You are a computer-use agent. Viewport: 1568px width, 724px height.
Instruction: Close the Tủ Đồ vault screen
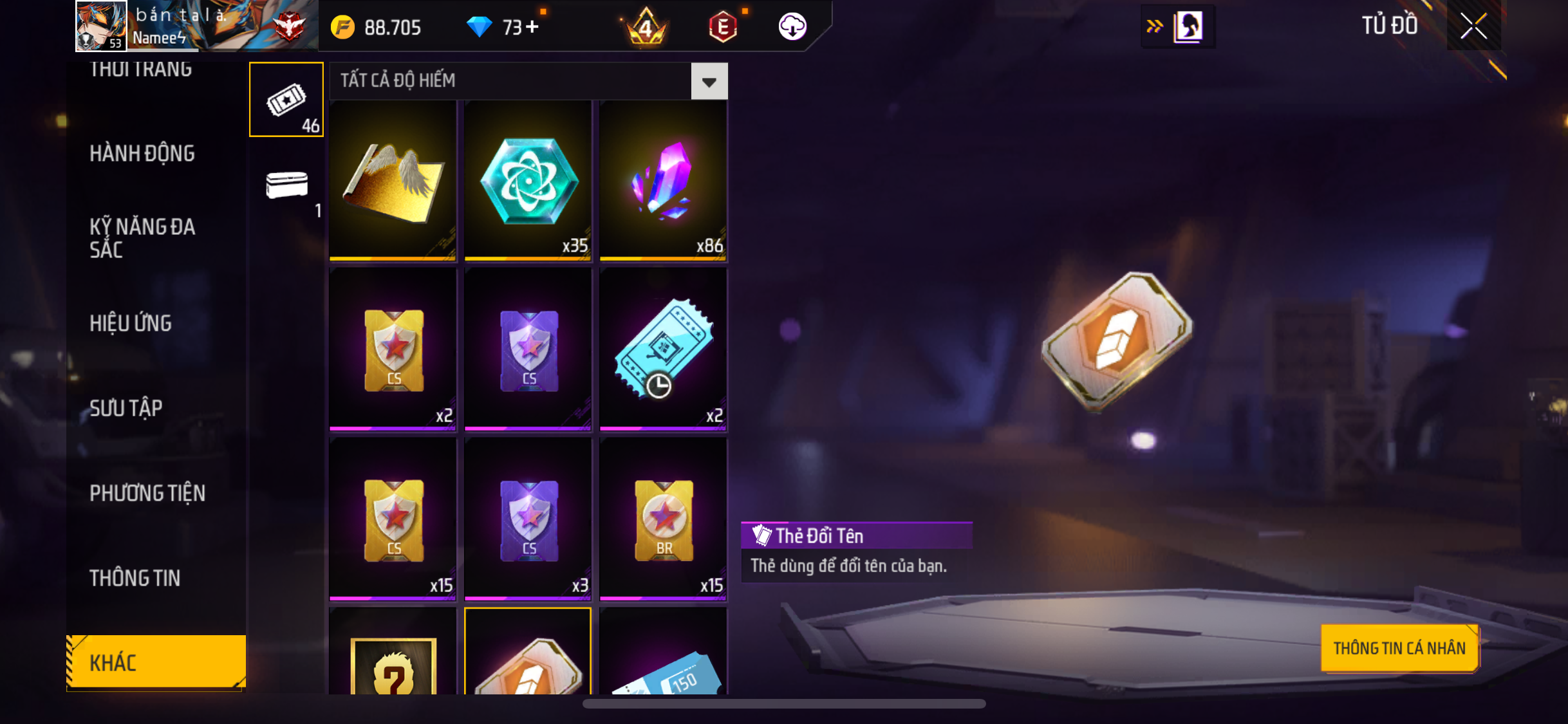click(1473, 26)
